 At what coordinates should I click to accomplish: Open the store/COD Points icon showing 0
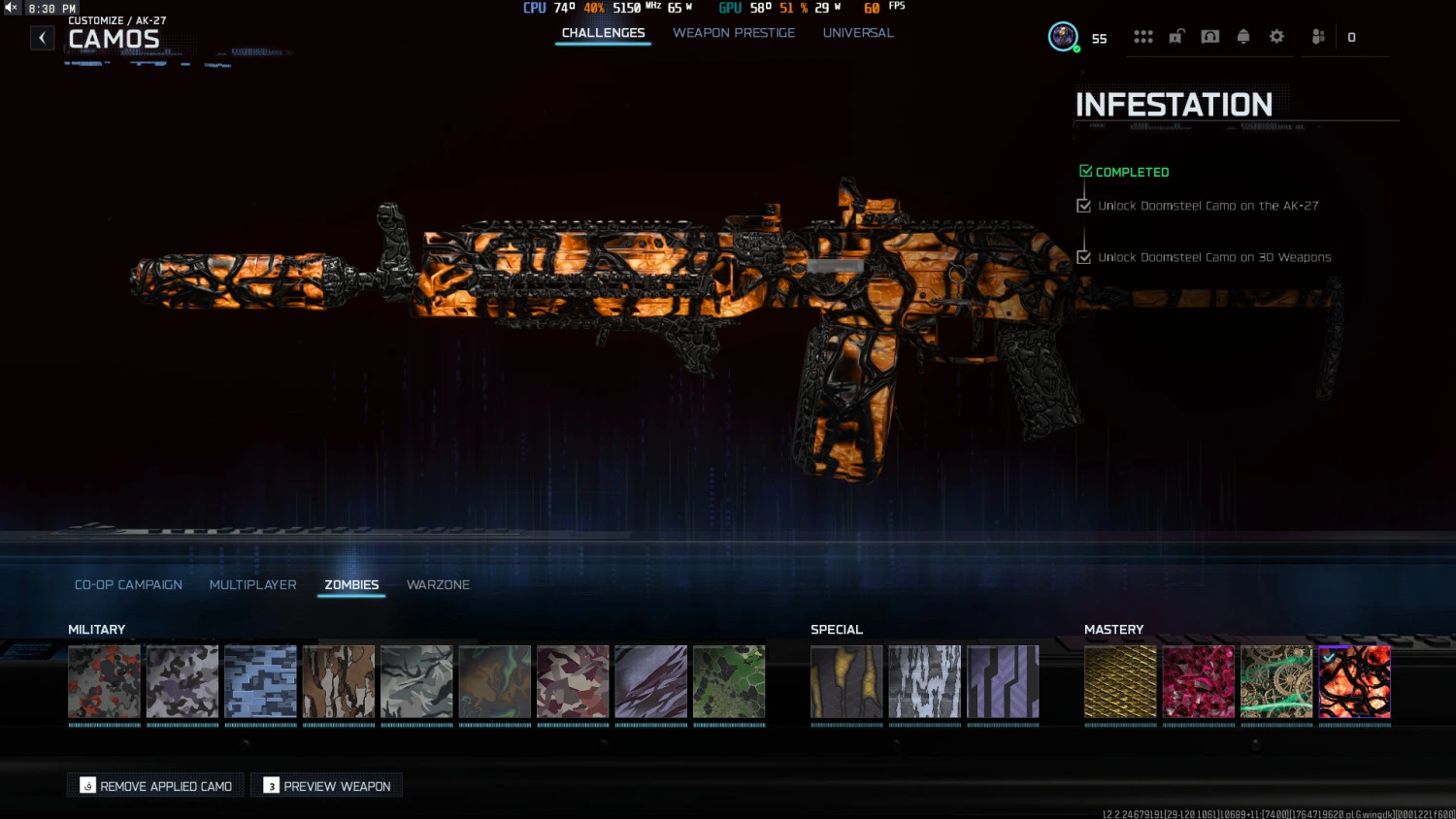[x=1351, y=37]
